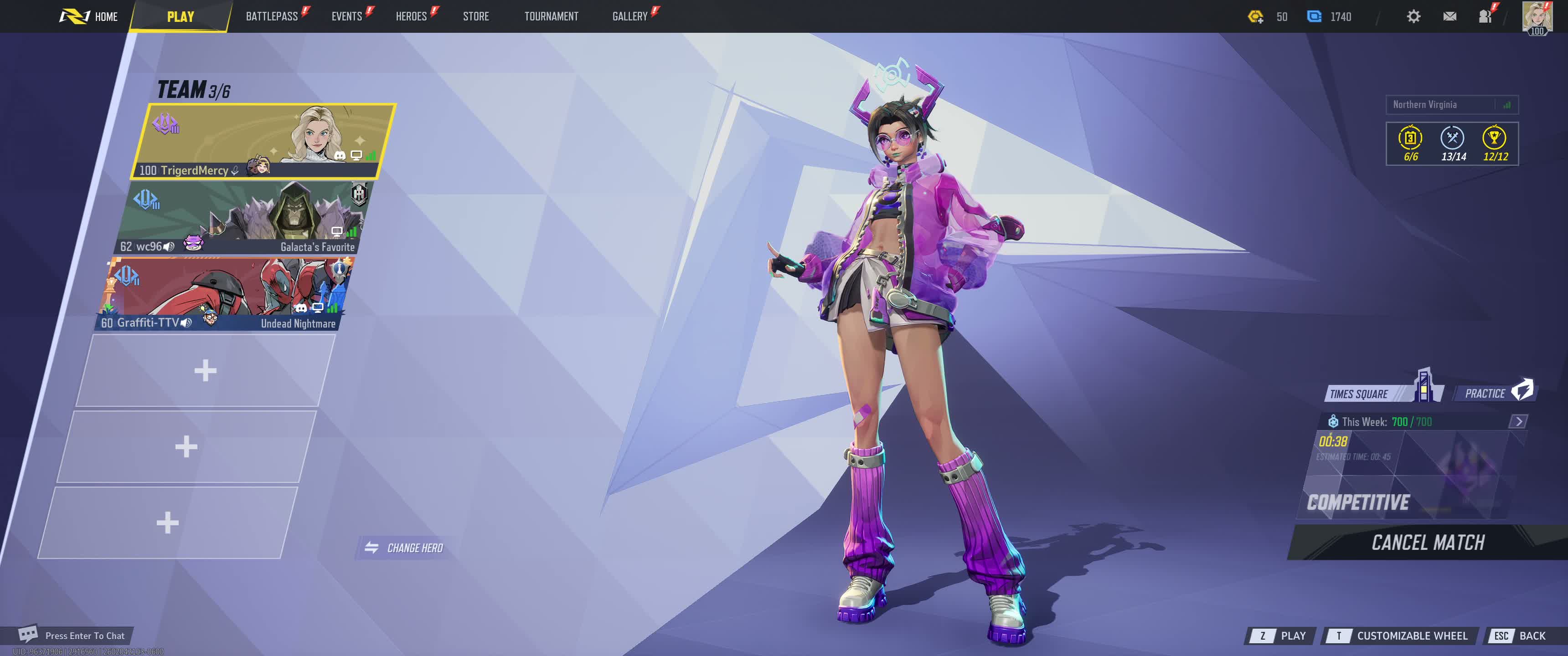The image size is (1568, 656).
Task: Open the Northern Virginia server selector
Action: (1451, 105)
